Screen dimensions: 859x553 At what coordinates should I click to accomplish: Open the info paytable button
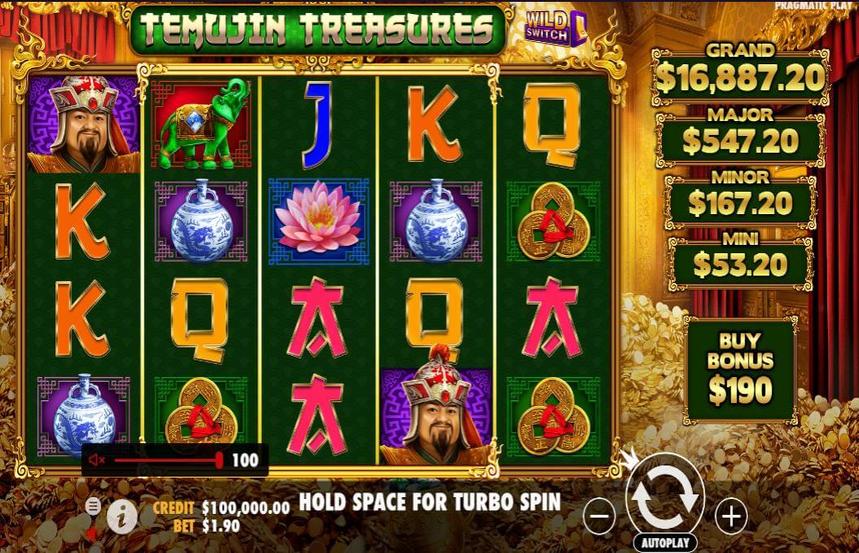click(123, 516)
